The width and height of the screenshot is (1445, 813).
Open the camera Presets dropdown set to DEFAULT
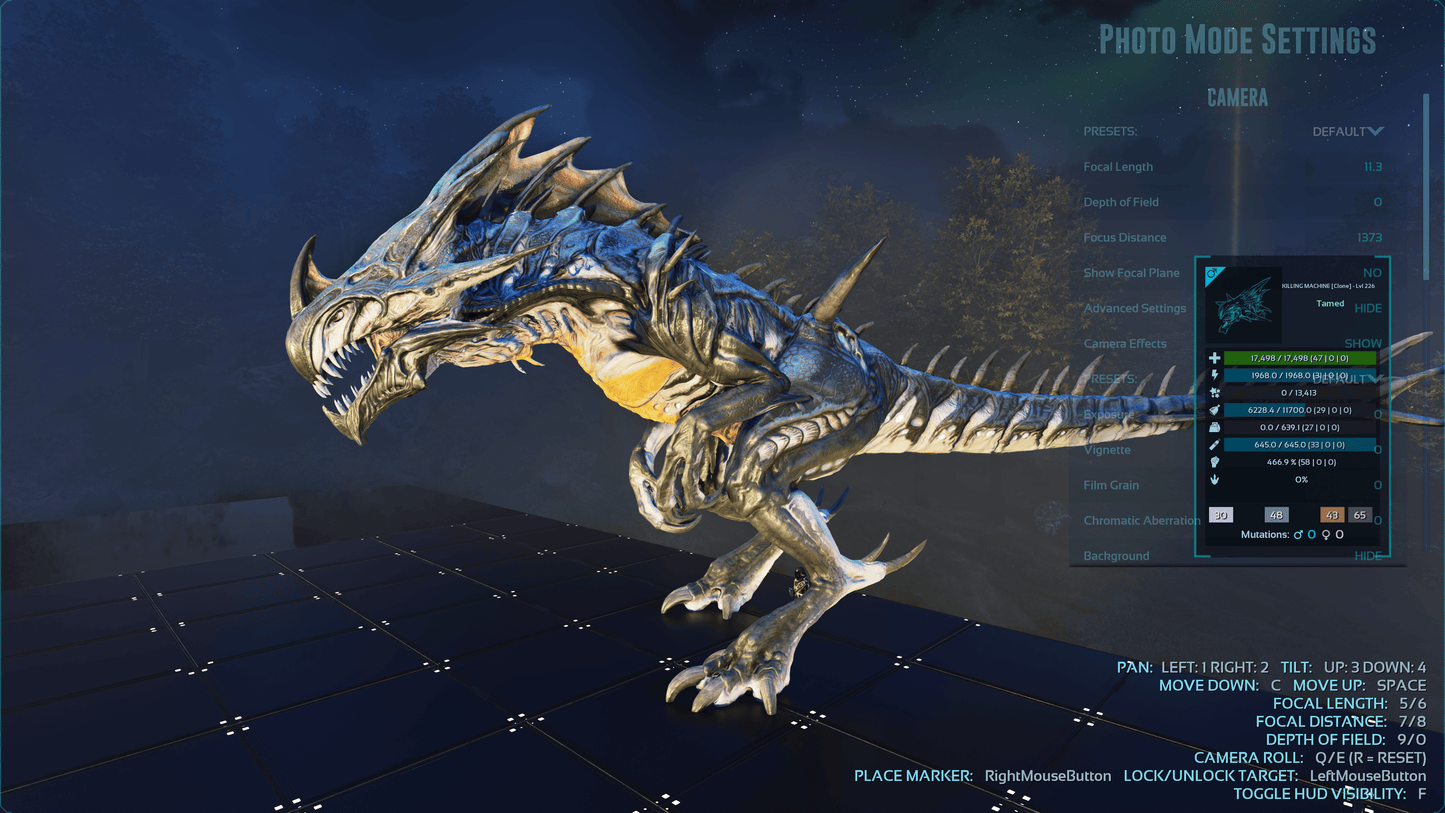(1347, 132)
